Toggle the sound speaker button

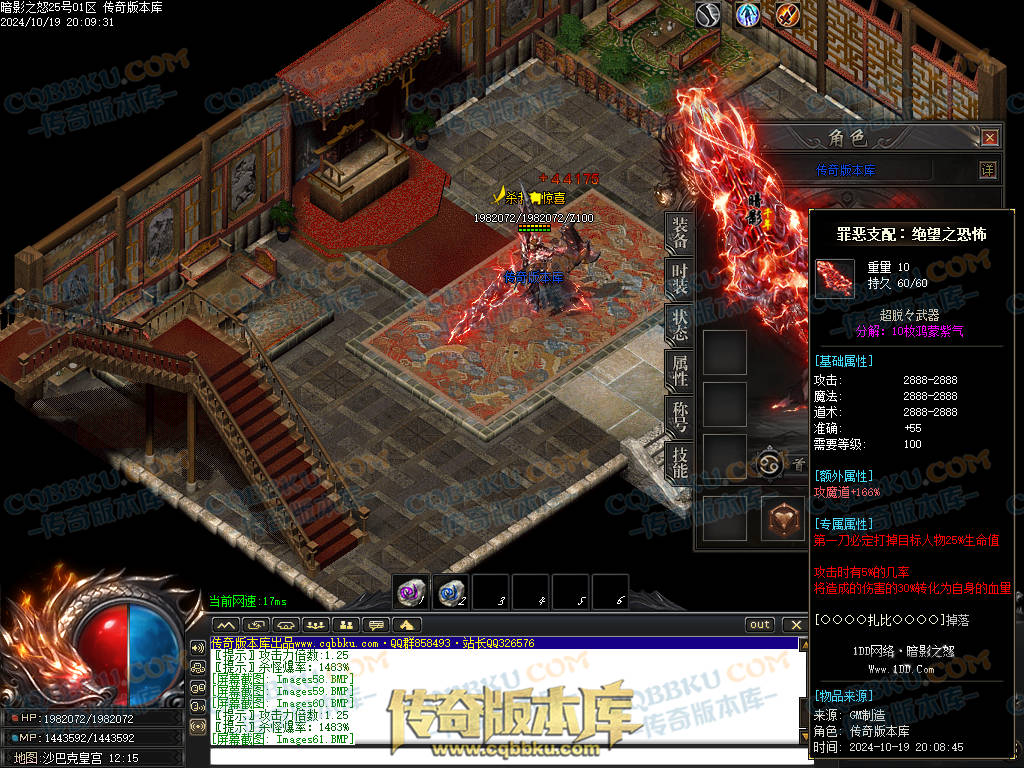198,647
